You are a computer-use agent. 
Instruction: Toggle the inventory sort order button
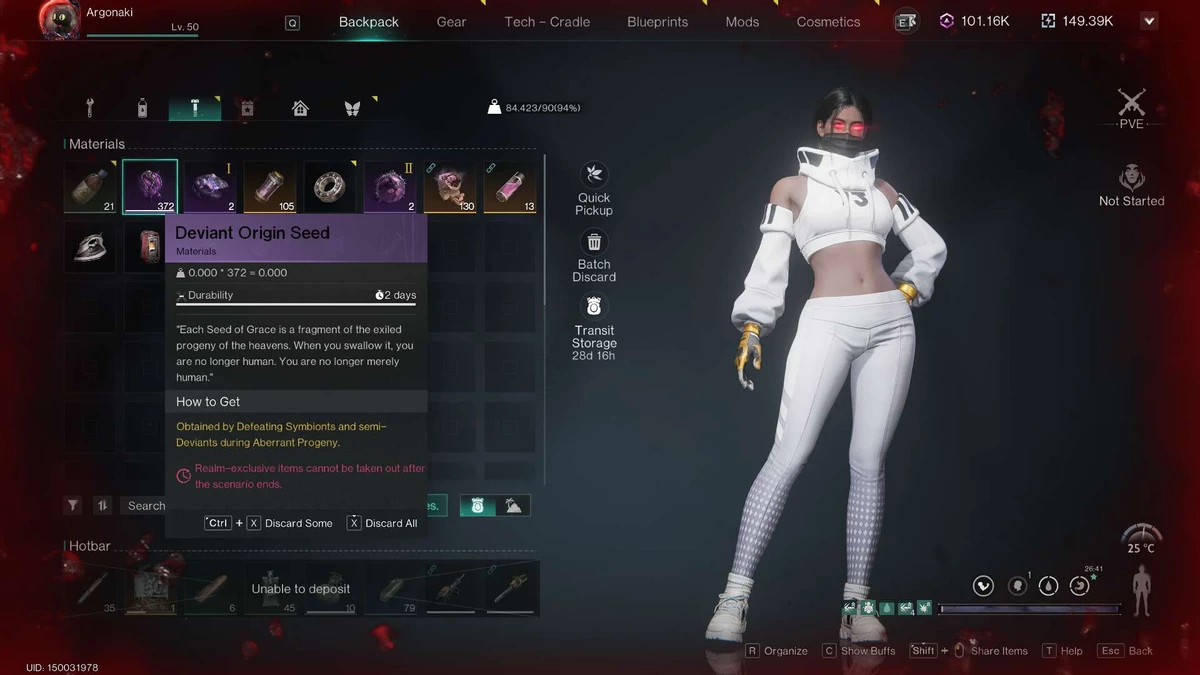tap(101, 506)
